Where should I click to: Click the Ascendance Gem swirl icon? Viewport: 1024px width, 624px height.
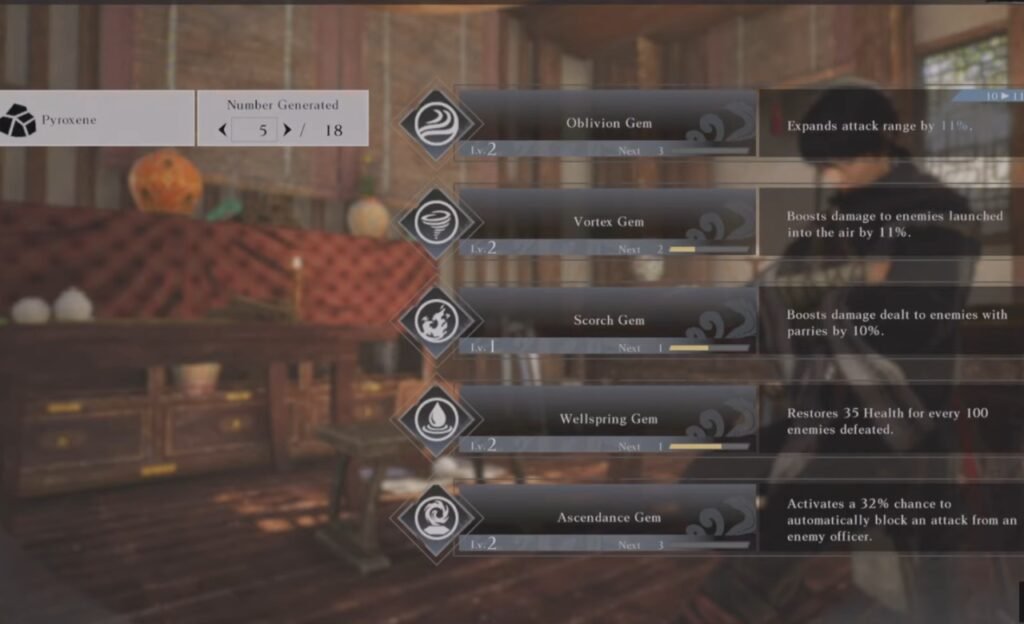coord(436,519)
